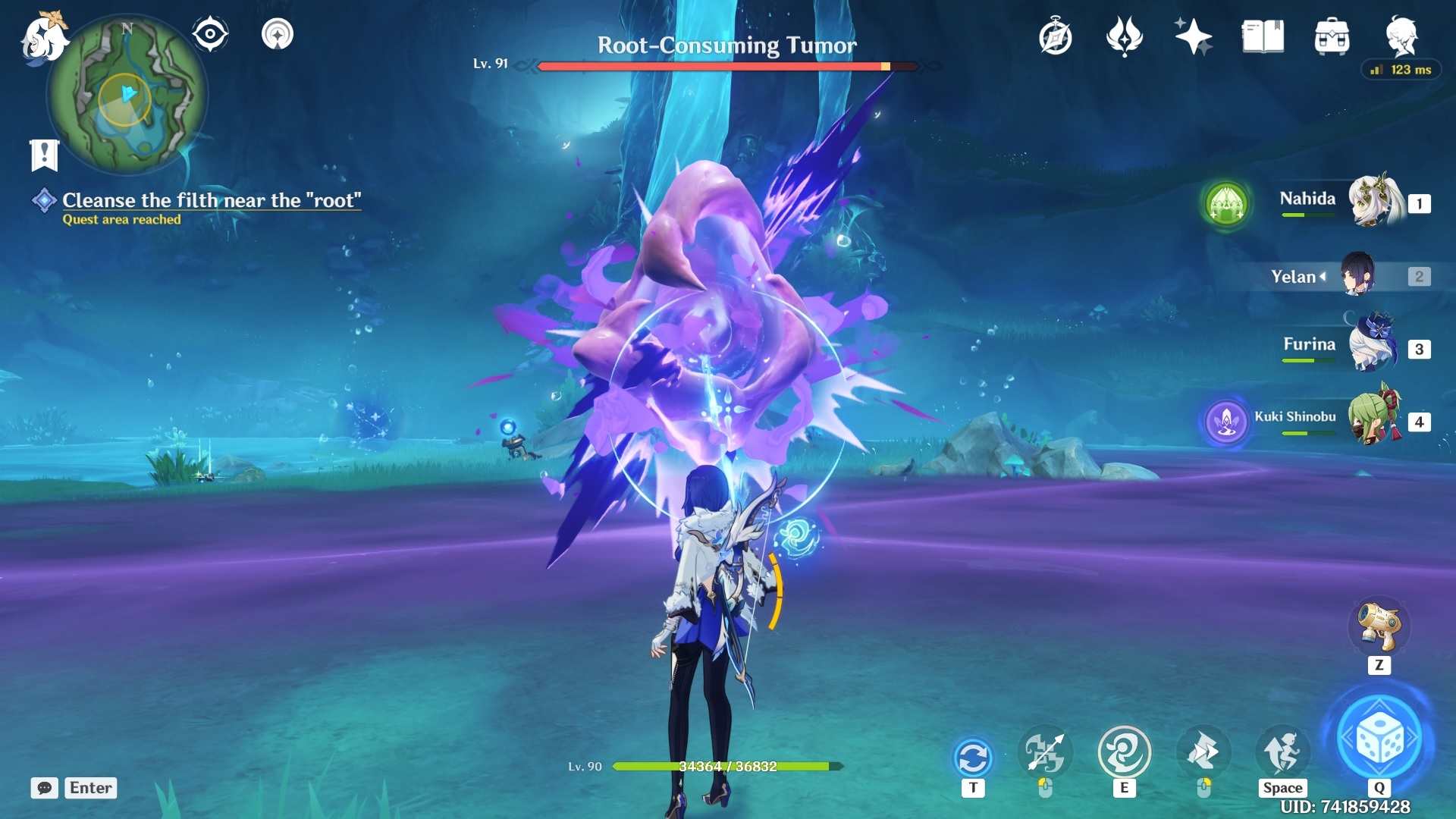Click the compass icon beside the minimap
1456x819 pixels.
pyautogui.click(x=210, y=32)
